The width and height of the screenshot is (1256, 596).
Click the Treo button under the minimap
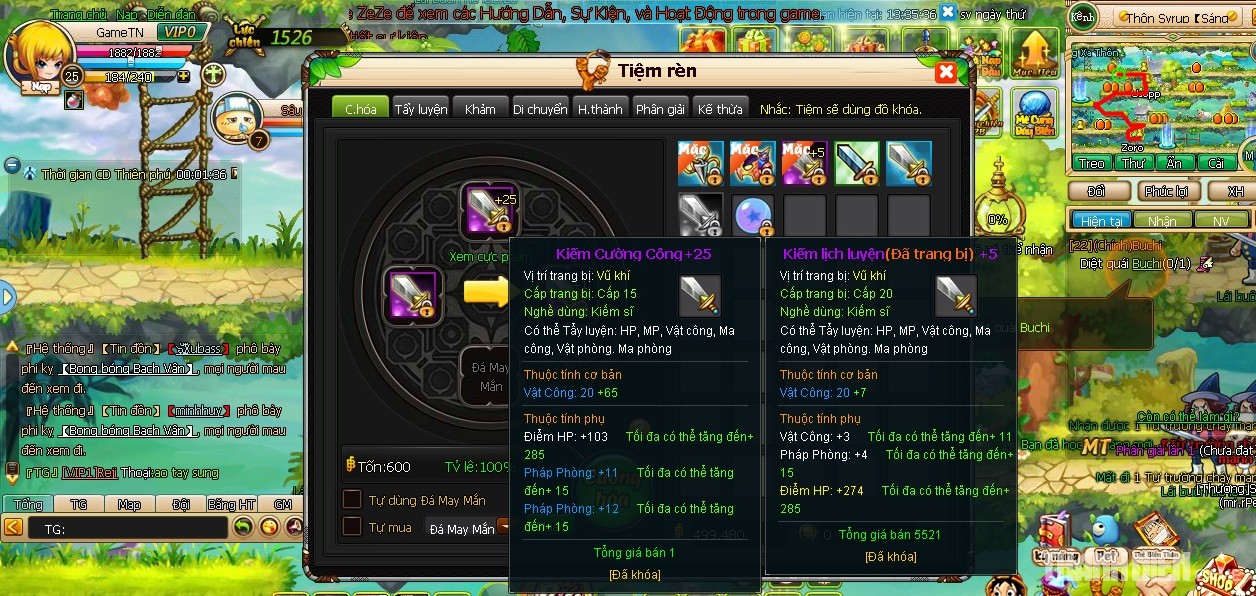coord(1091,163)
